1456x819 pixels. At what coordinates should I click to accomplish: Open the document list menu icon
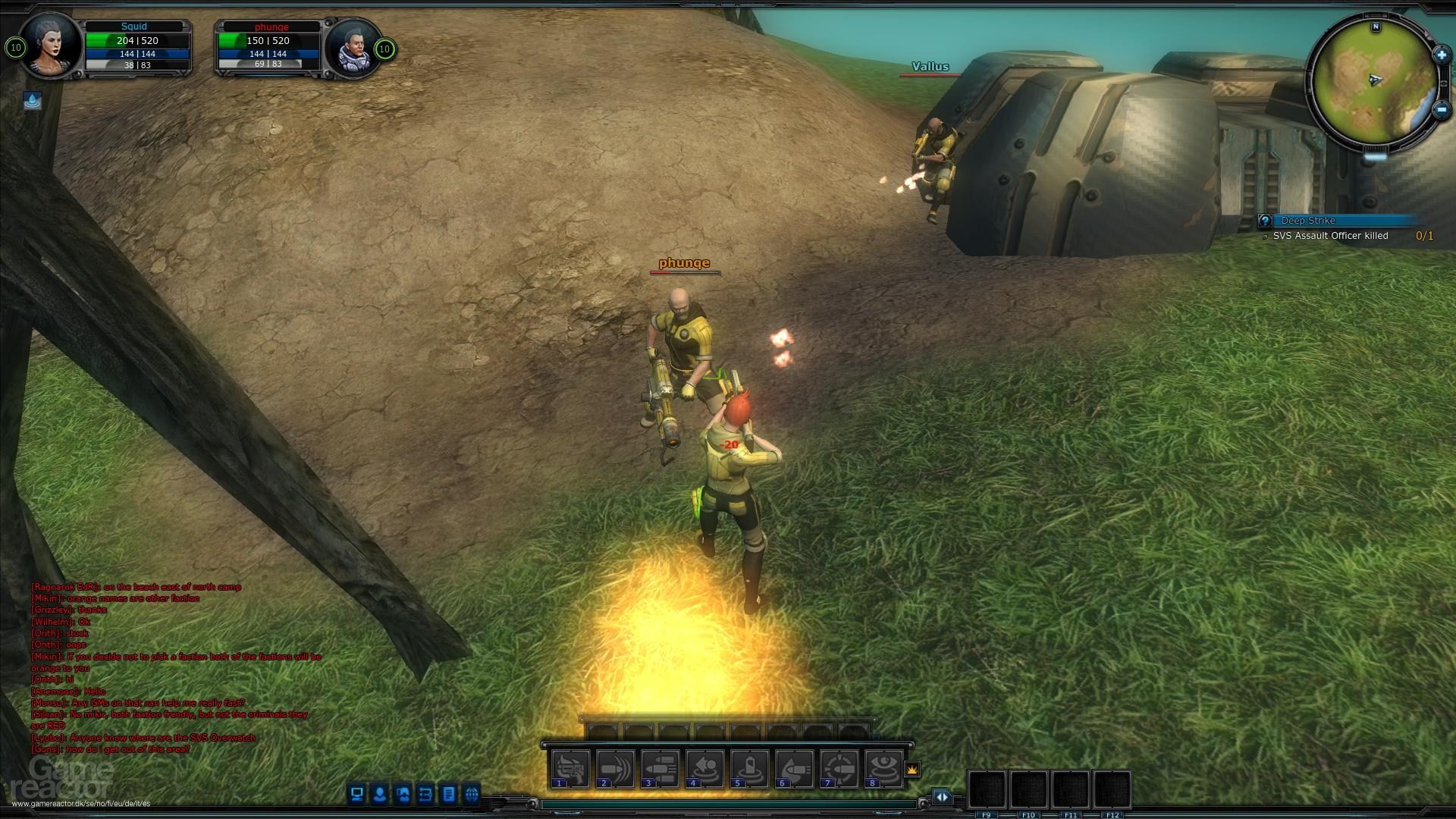pos(449,794)
